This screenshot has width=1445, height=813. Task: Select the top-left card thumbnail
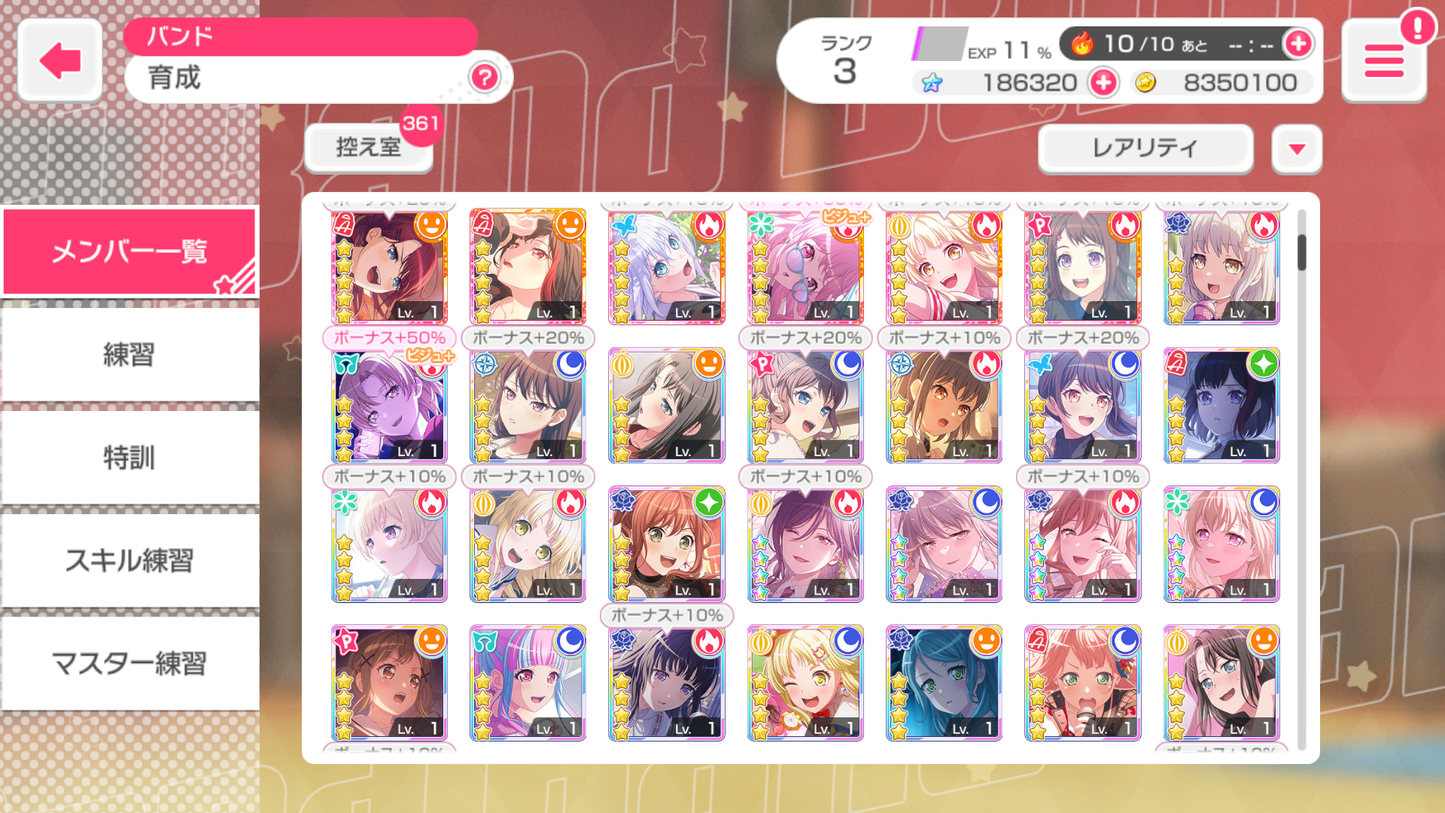click(x=389, y=266)
